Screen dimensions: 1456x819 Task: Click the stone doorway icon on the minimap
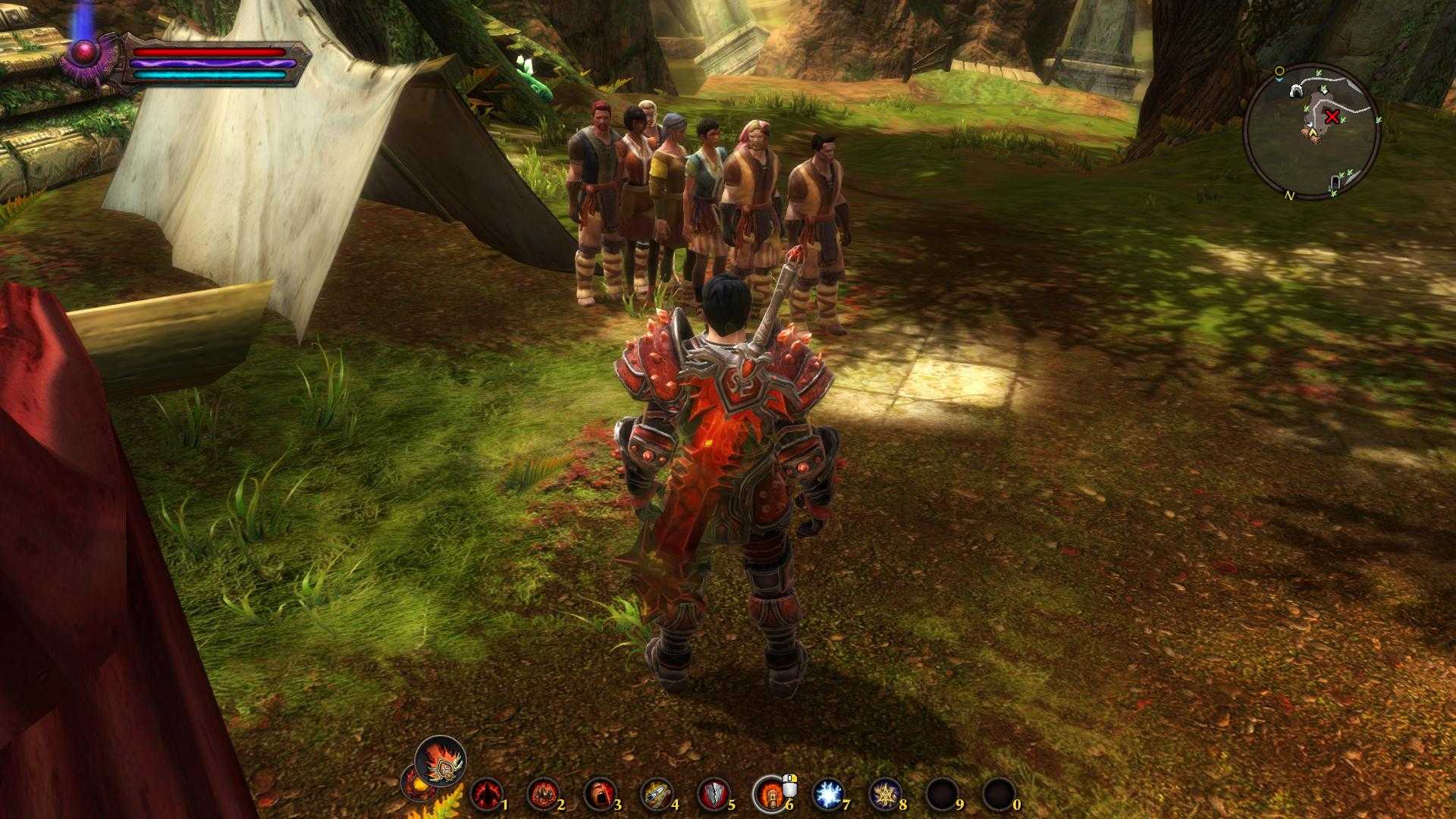[1334, 182]
